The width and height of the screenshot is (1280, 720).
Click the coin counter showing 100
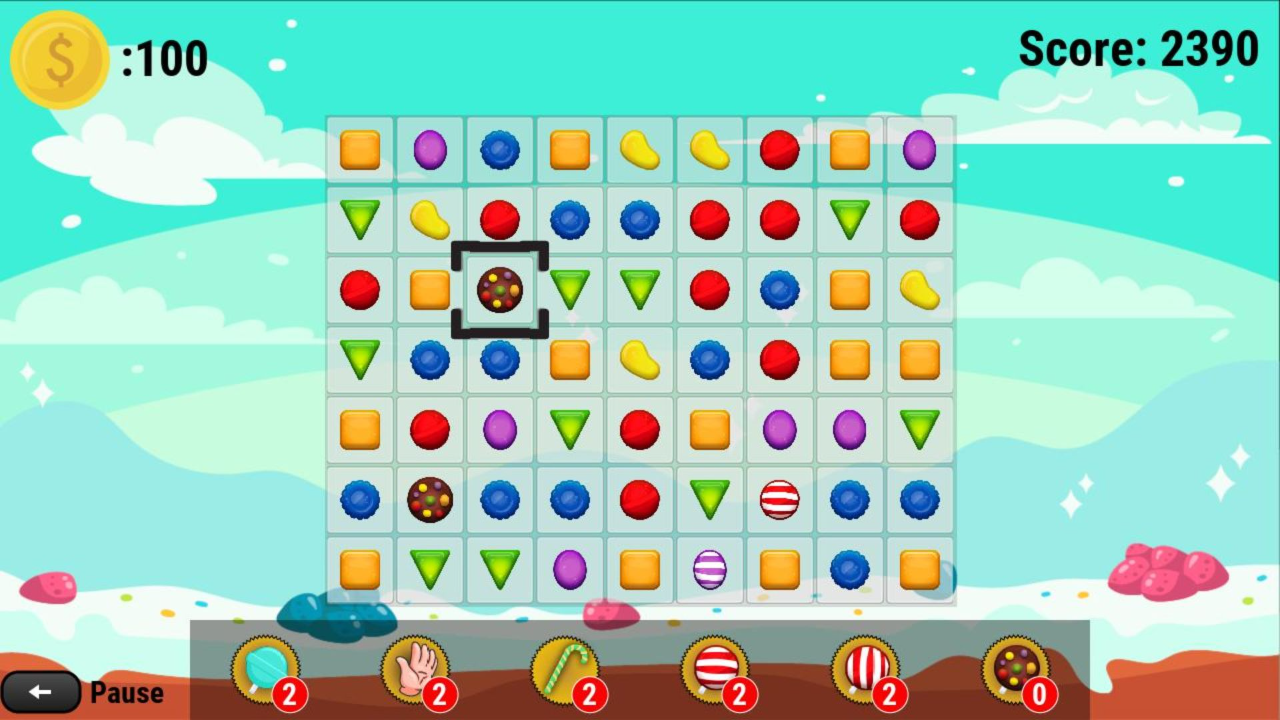(165, 58)
